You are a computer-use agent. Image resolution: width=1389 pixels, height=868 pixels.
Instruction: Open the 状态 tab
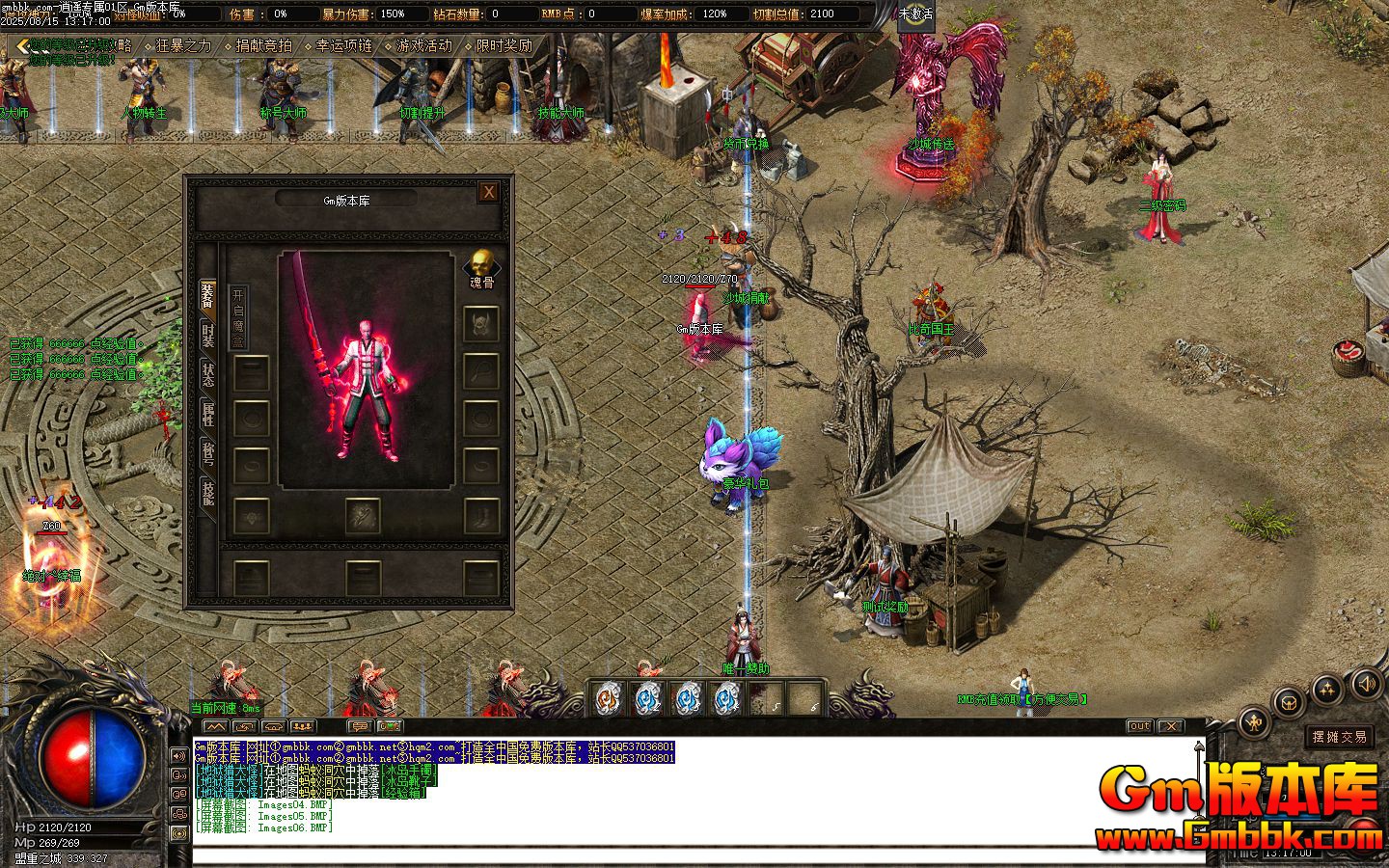click(207, 375)
